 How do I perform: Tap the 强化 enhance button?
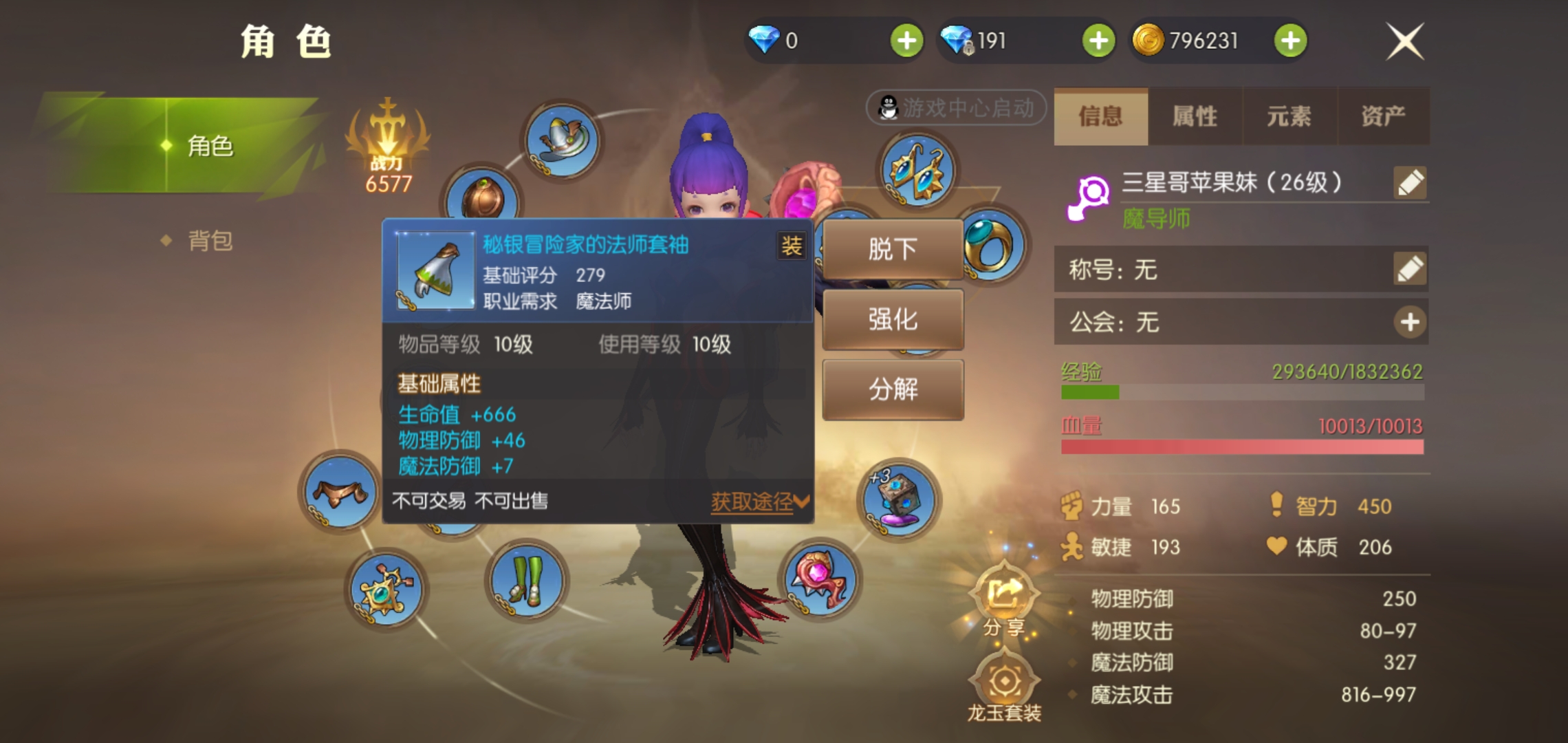(x=893, y=319)
